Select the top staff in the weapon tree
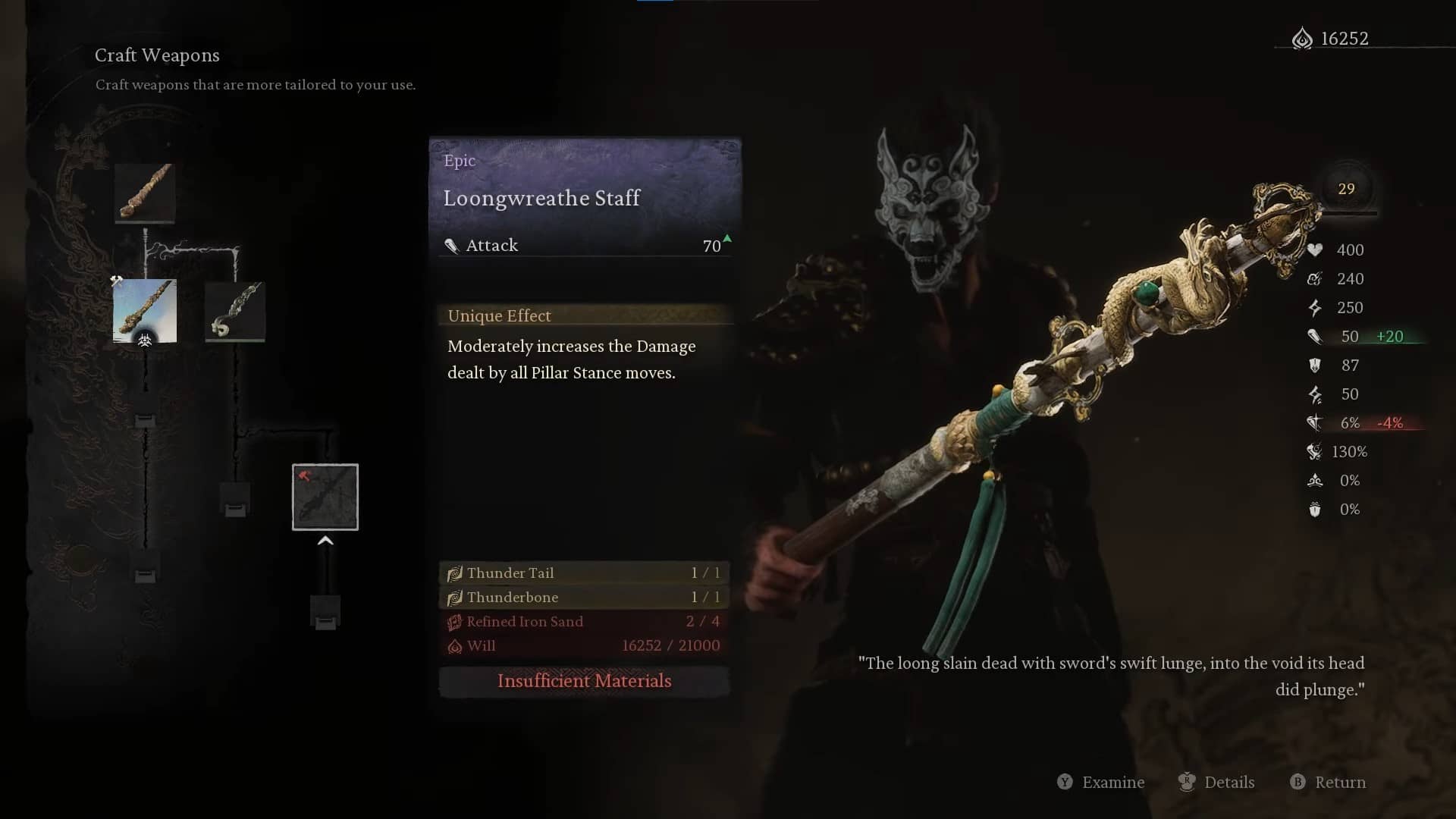Image resolution: width=1456 pixels, height=819 pixels. coord(145,193)
